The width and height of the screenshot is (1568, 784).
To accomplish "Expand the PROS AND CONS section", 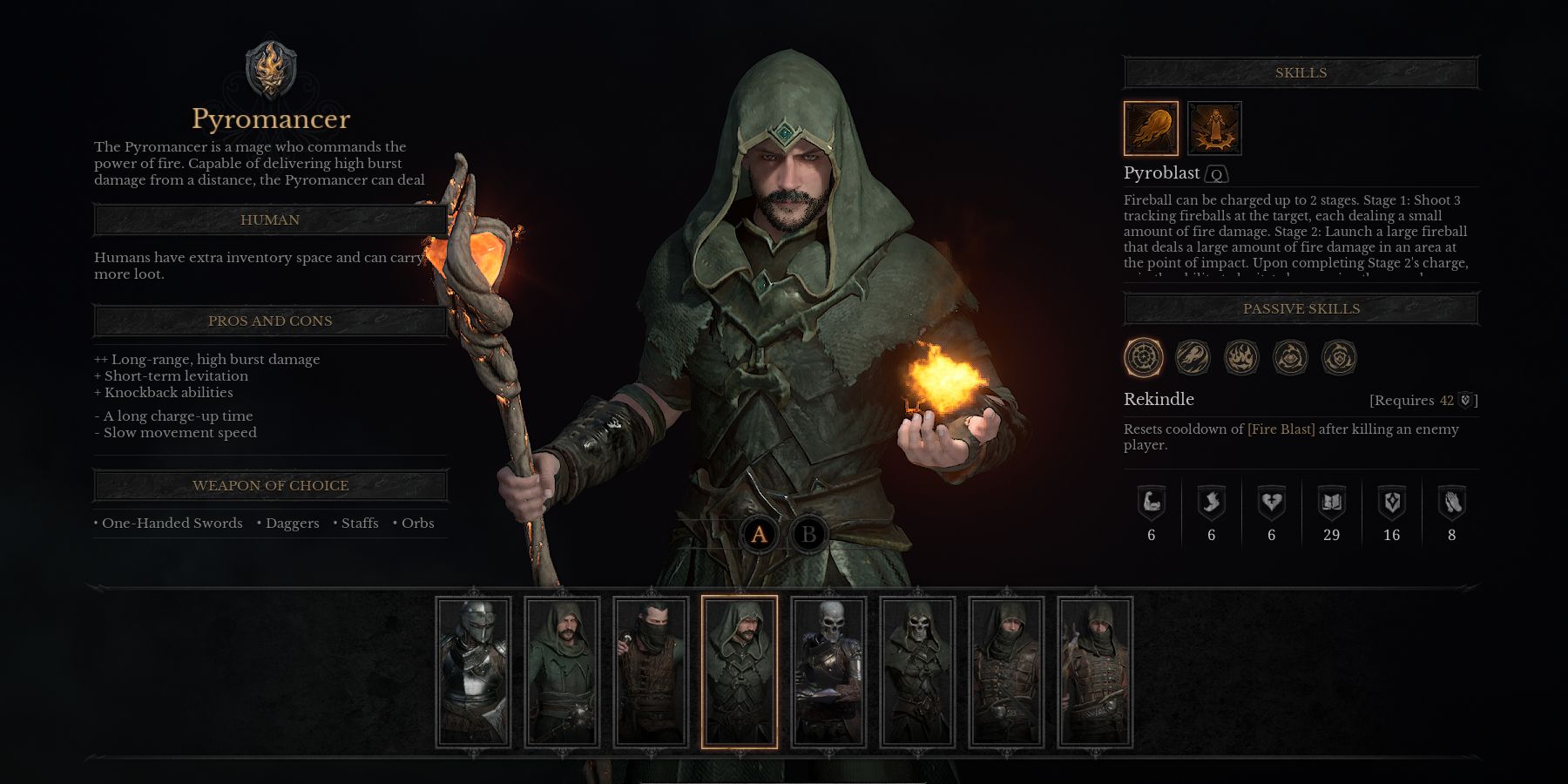I will pyautogui.click(x=270, y=321).
